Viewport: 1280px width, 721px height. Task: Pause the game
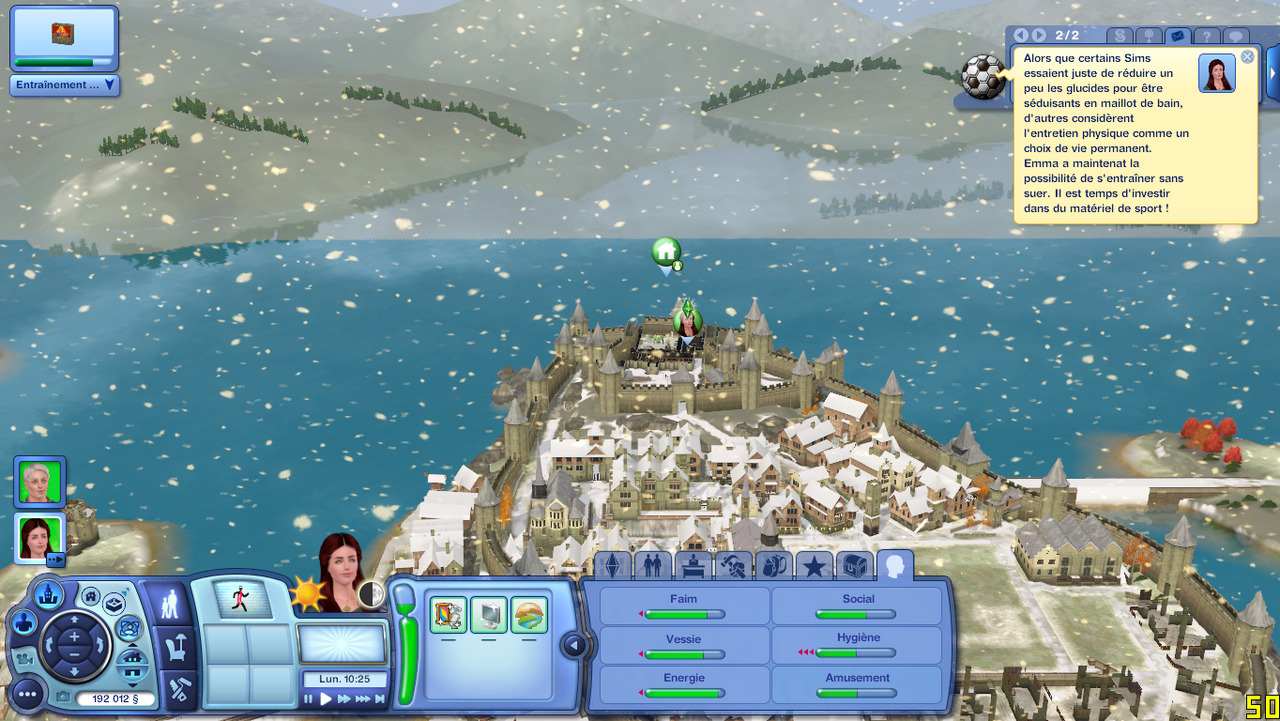(x=309, y=699)
